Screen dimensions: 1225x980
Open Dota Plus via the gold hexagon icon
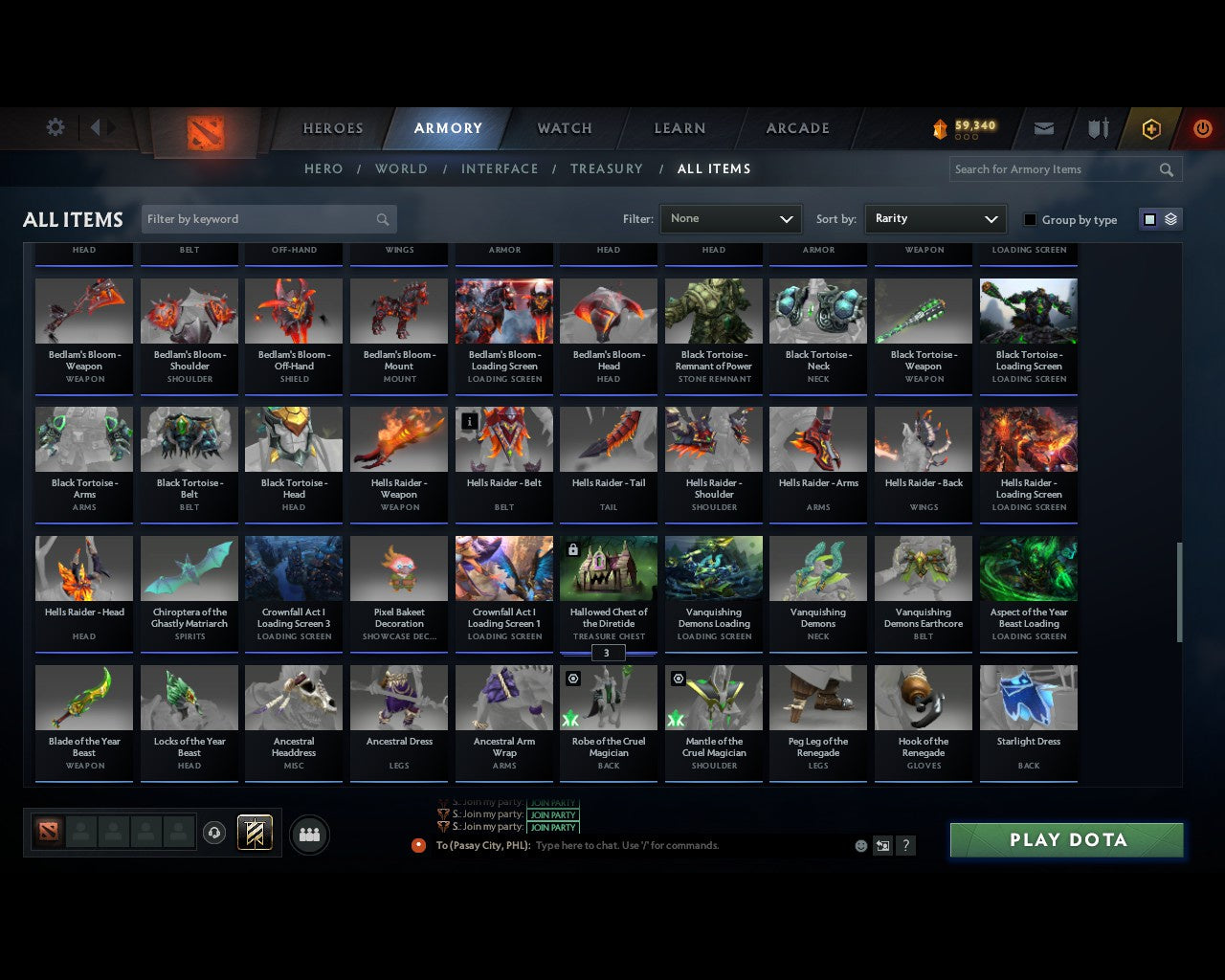[x=1151, y=128]
